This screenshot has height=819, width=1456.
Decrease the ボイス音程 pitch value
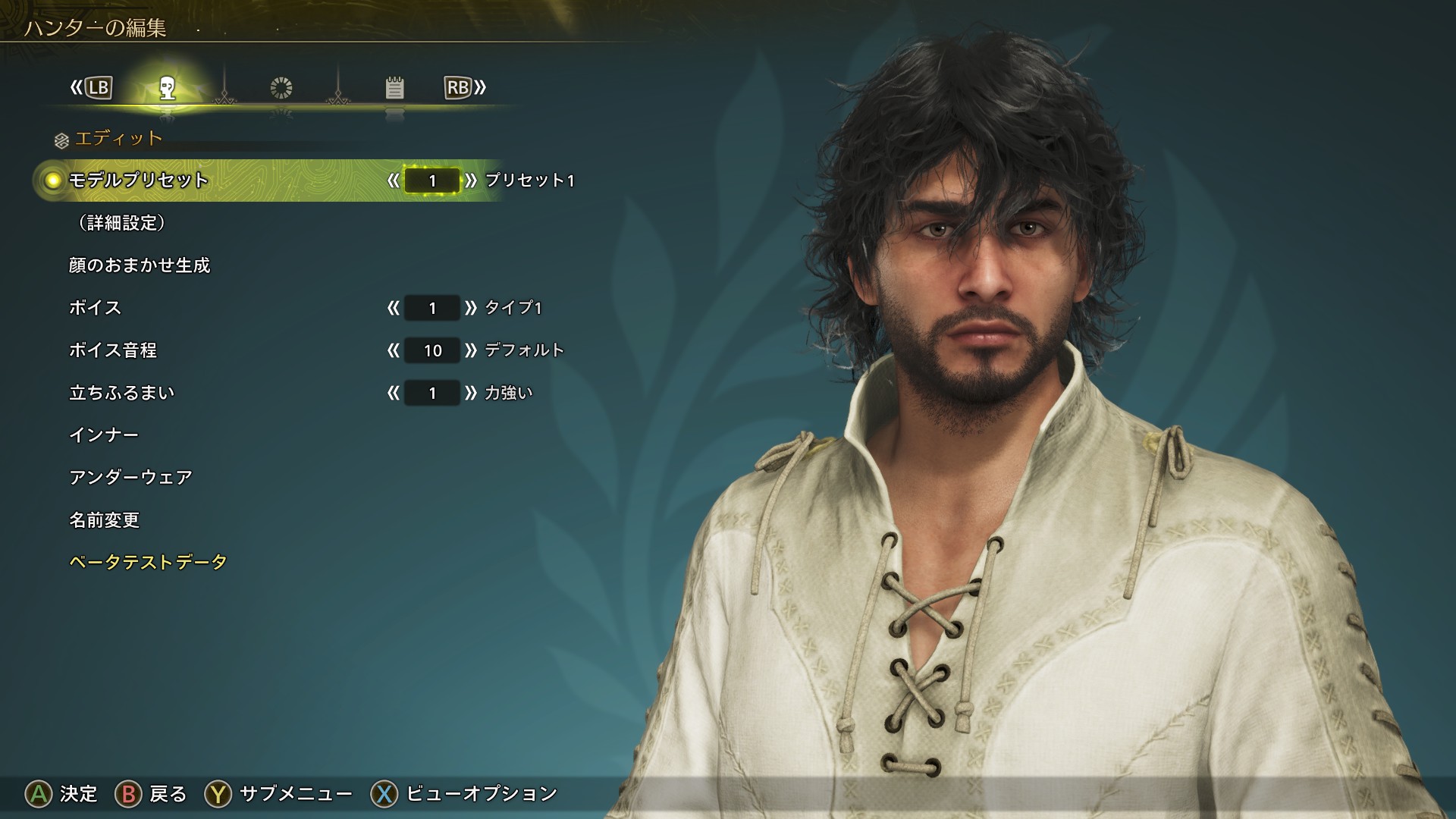click(393, 350)
